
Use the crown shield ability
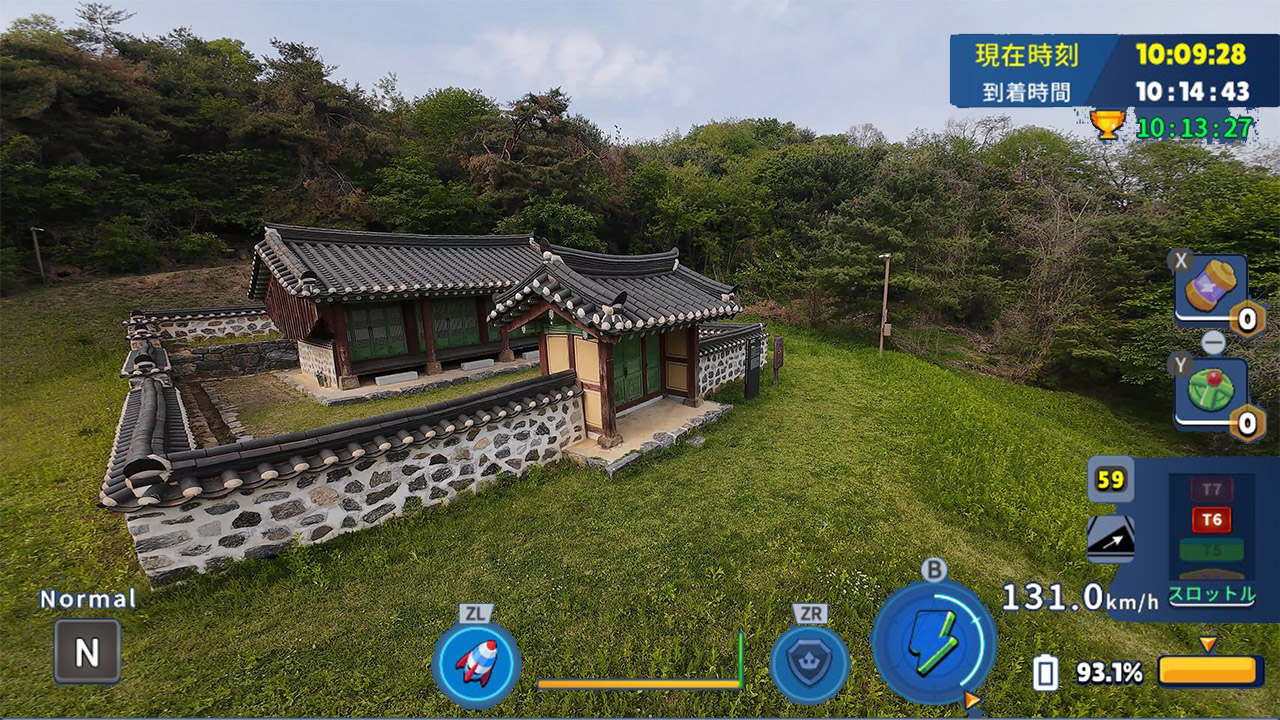coord(809,663)
